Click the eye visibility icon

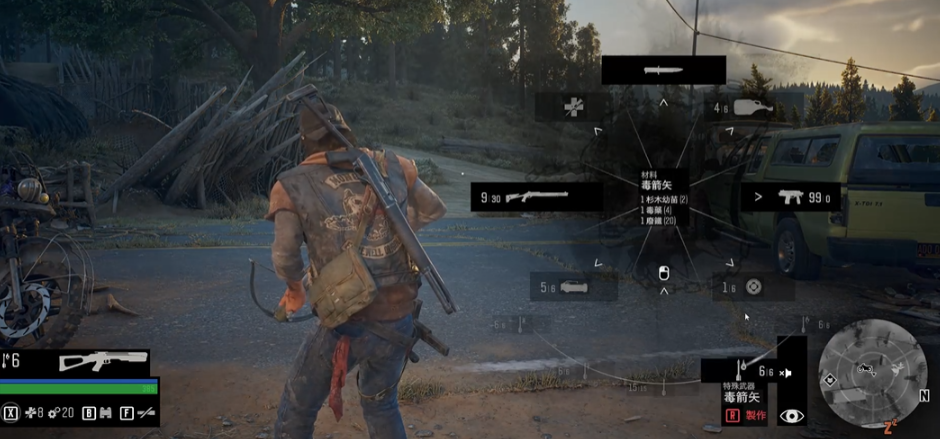point(792,415)
